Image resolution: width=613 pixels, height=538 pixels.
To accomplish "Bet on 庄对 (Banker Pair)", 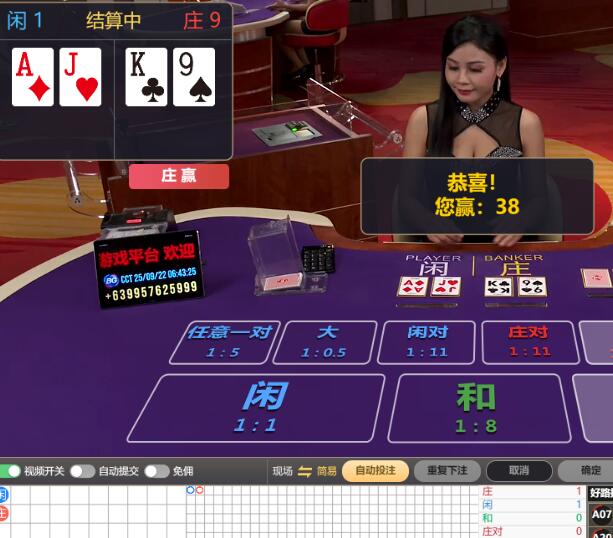I will point(529,342).
